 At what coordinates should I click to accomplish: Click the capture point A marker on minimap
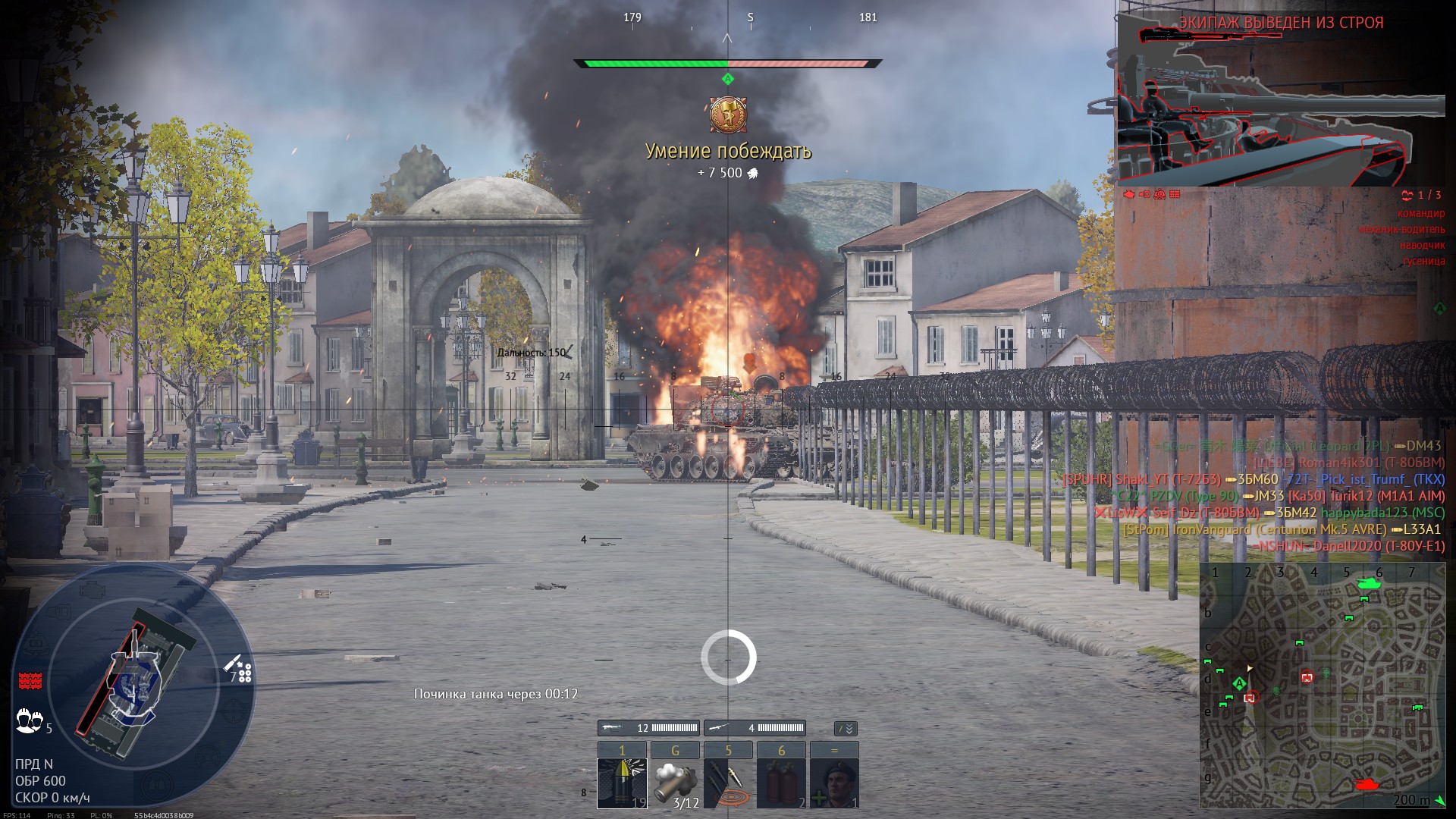[x=1239, y=684]
